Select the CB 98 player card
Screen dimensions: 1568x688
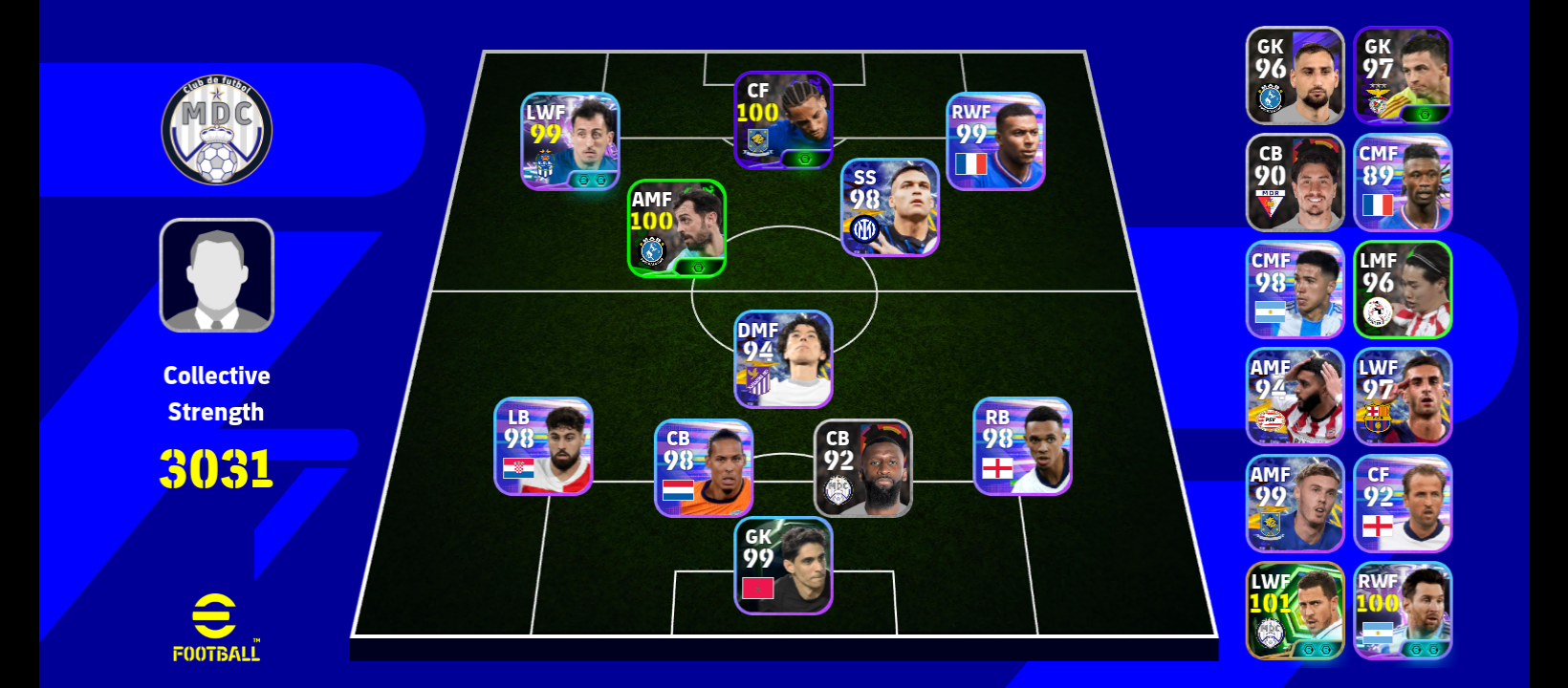click(704, 468)
